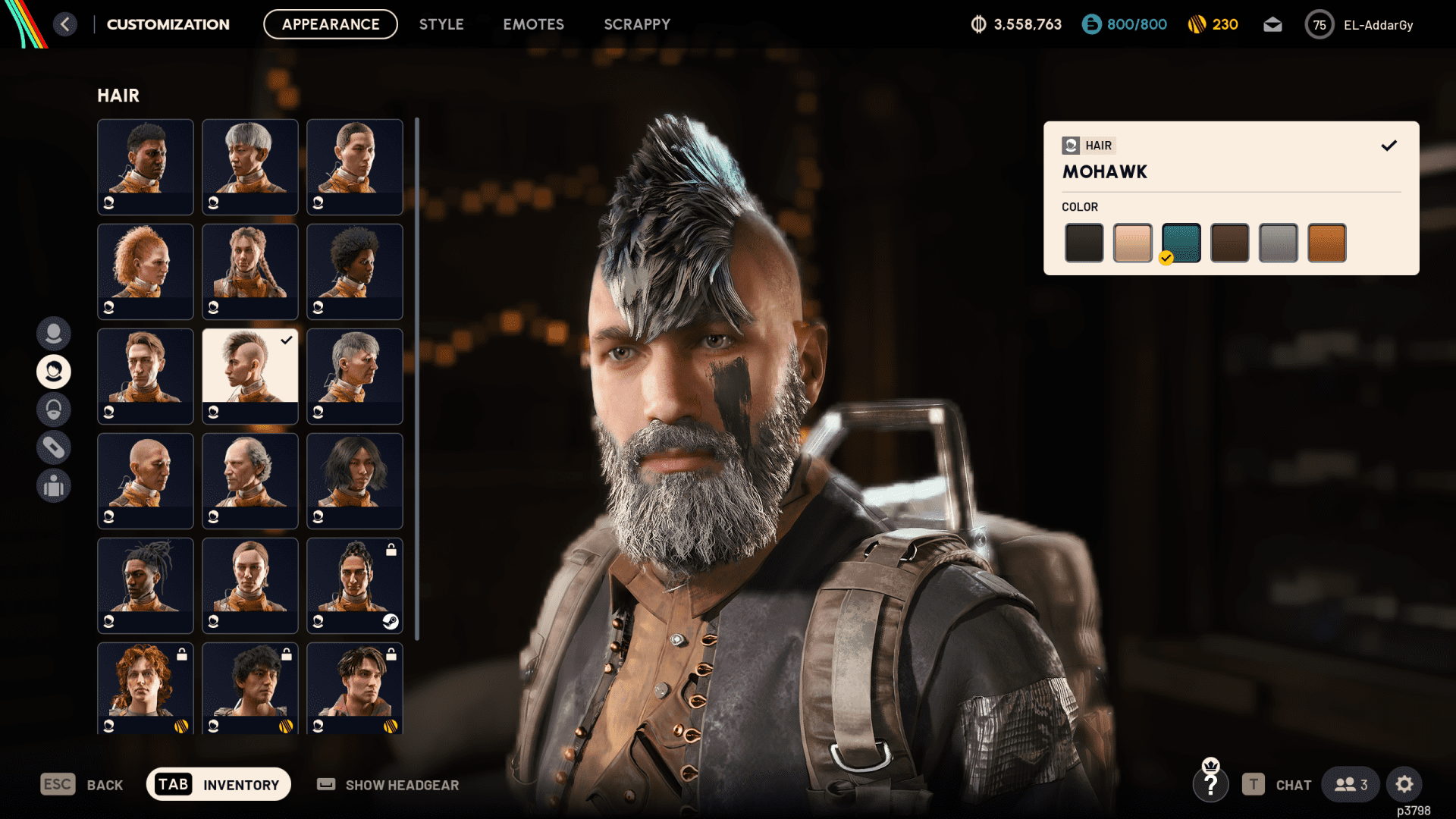Select the orange hair color swatch
Image resolution: width=1456 pixels, height=819 pixels.
click(x=1326, y=243)
